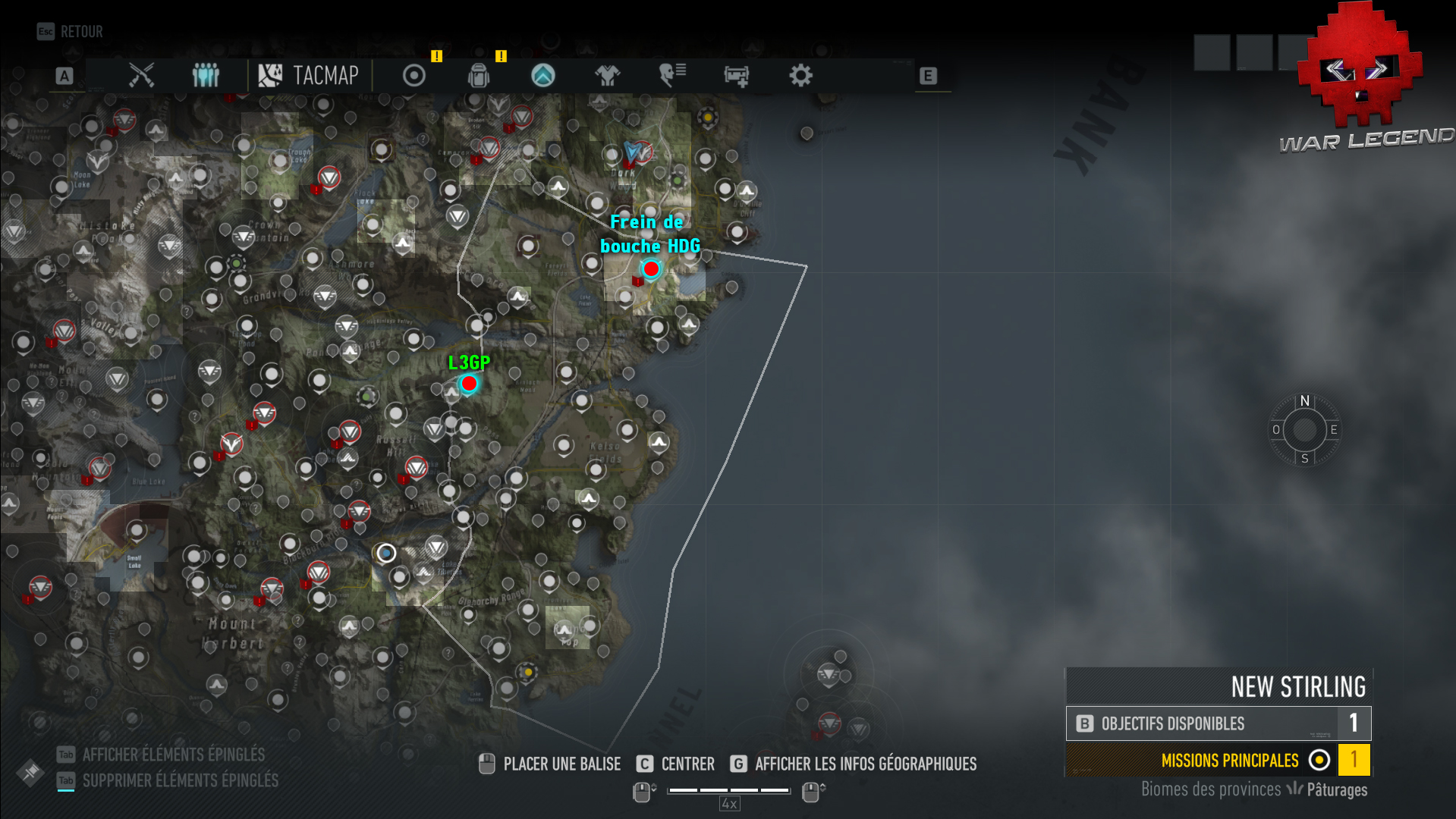Open the objectives target icon

pyautogui.click(x=412, y=75)
